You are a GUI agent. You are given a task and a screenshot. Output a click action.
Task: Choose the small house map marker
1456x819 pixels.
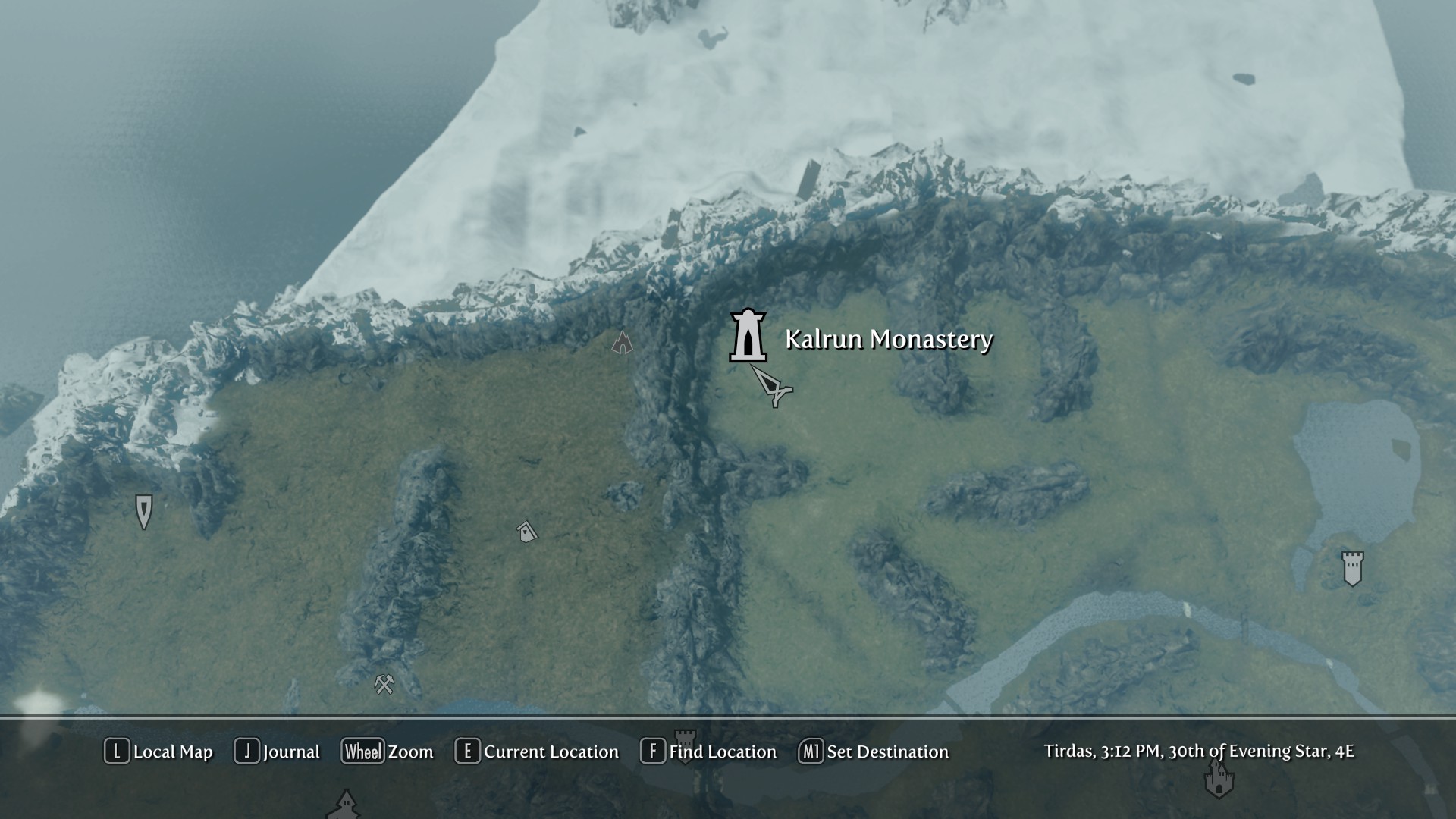[526, 532]
